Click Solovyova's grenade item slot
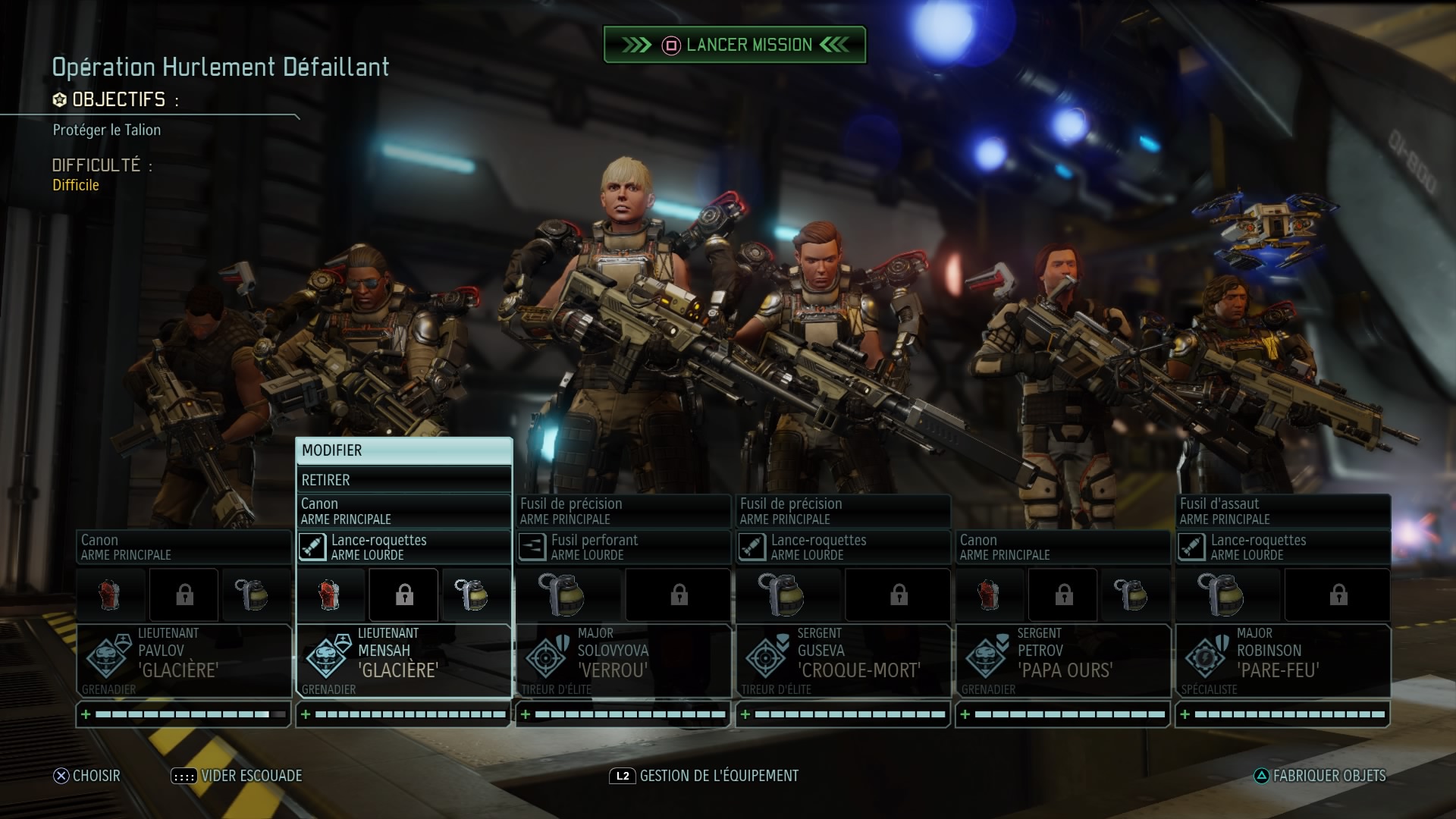Viewport: 1456px width, 819px height. click(x=562, y=595)
